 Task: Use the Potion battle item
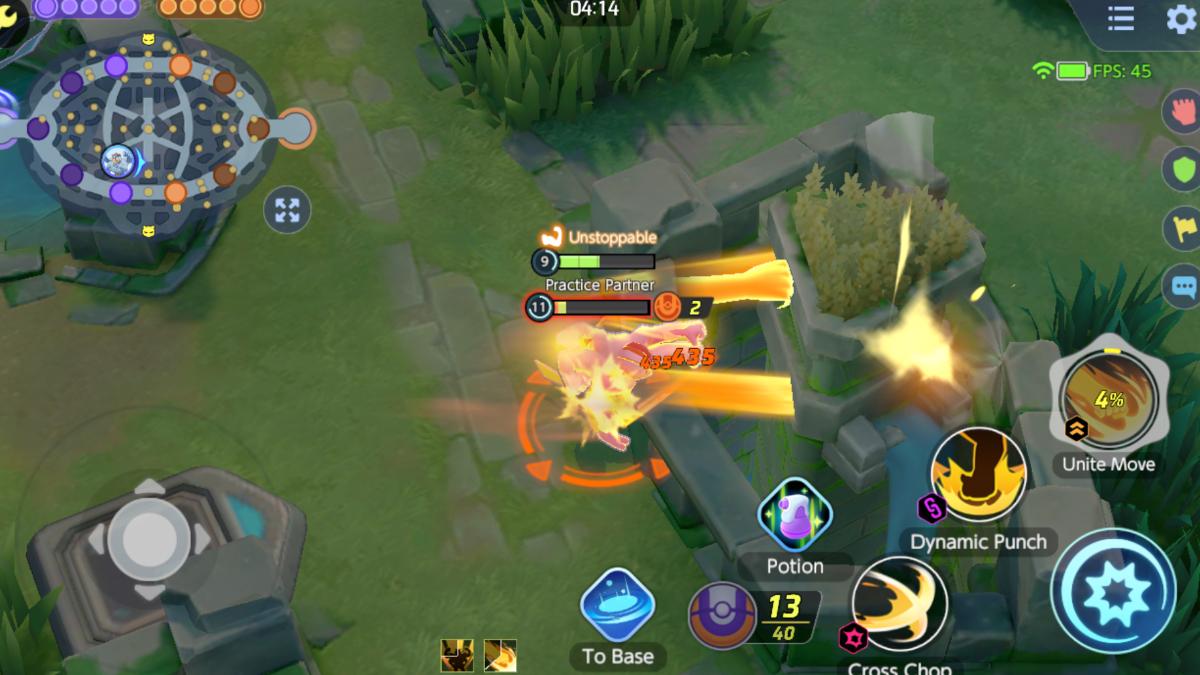point(795,516)
